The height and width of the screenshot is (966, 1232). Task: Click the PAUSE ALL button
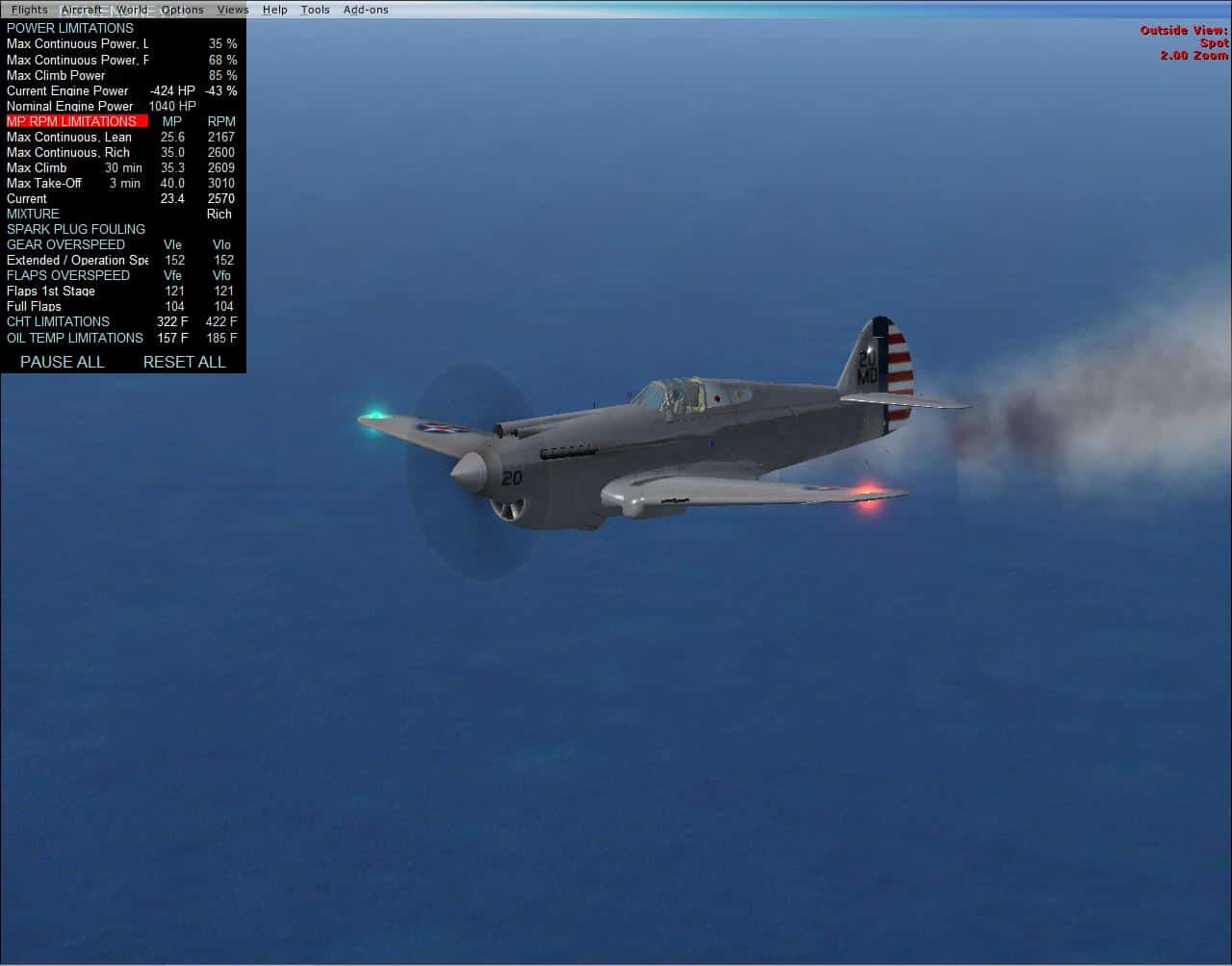61,362
